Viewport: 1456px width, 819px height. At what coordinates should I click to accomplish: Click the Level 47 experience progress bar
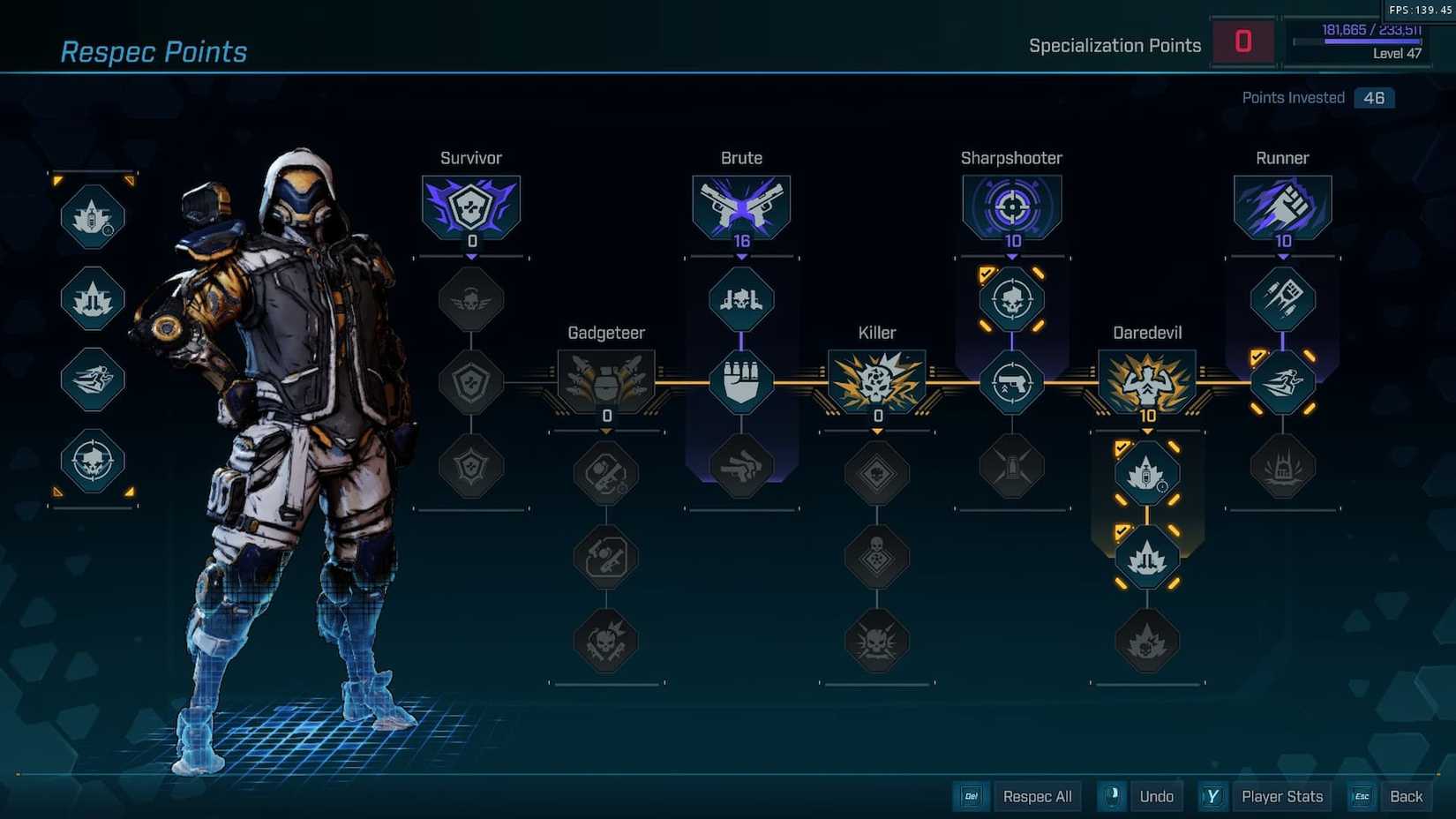(x=1359, y=40)
